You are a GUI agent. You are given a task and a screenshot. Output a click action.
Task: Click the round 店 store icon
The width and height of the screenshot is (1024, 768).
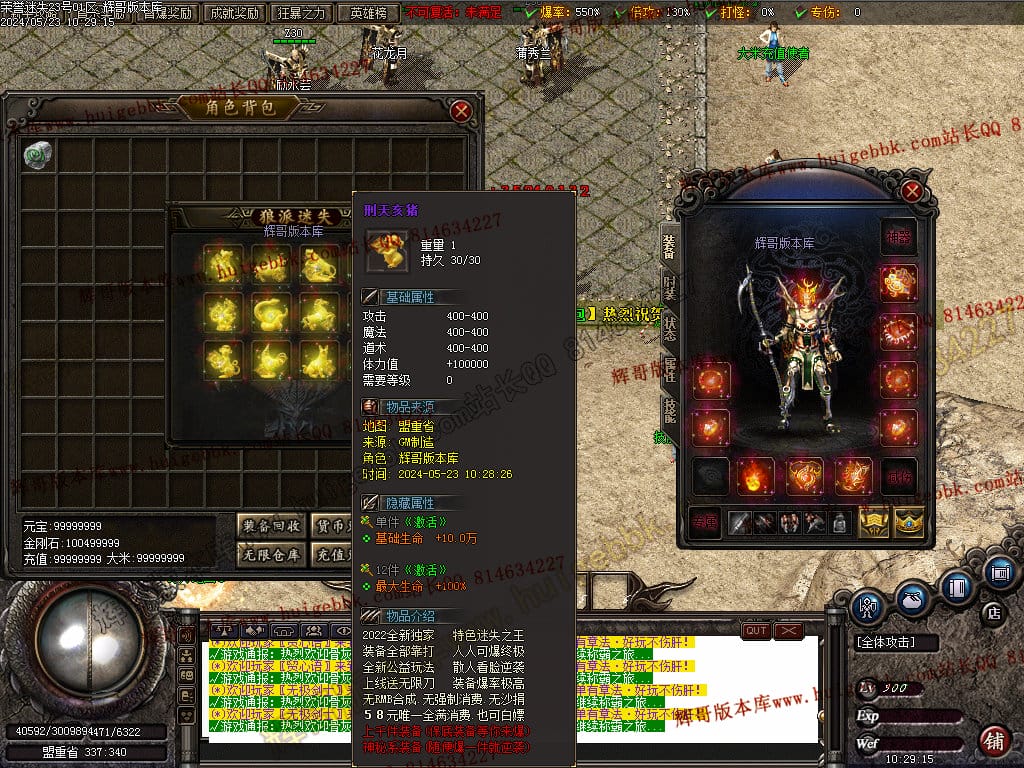pos(994,610)
